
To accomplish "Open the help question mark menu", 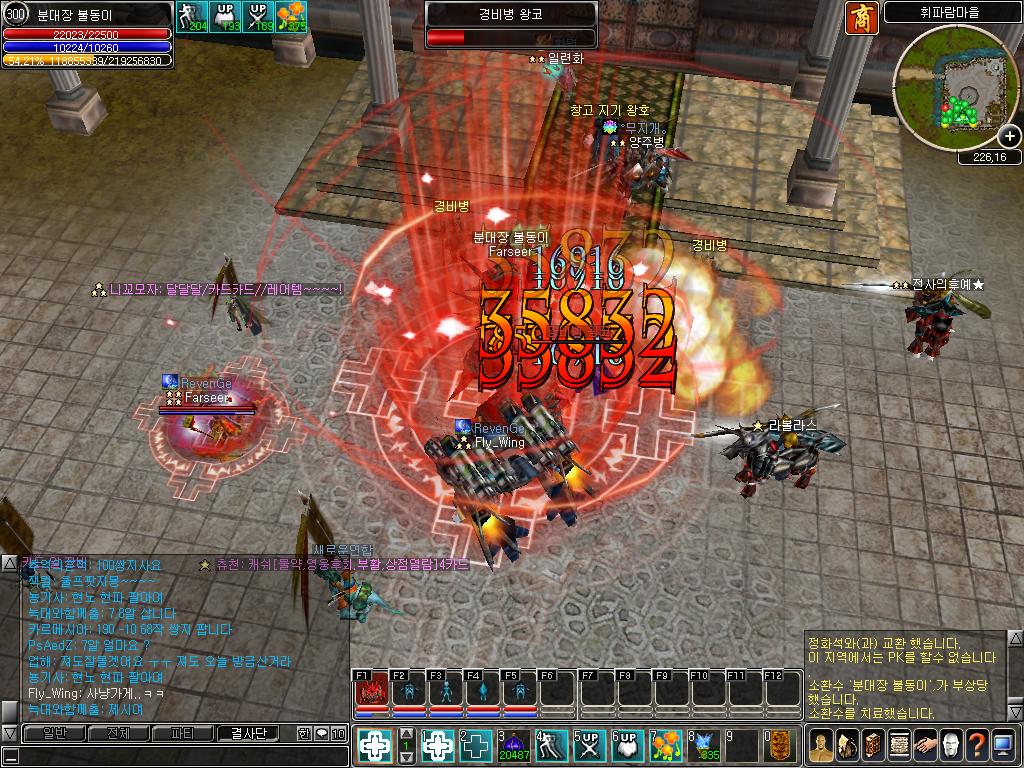I will (976, 744).
